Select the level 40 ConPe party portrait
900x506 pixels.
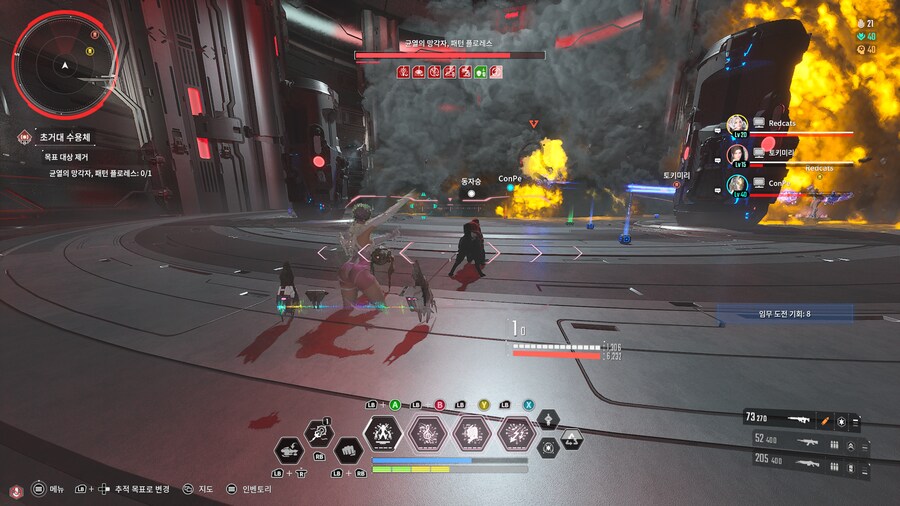pyautogui.click(x=737, y=184)
